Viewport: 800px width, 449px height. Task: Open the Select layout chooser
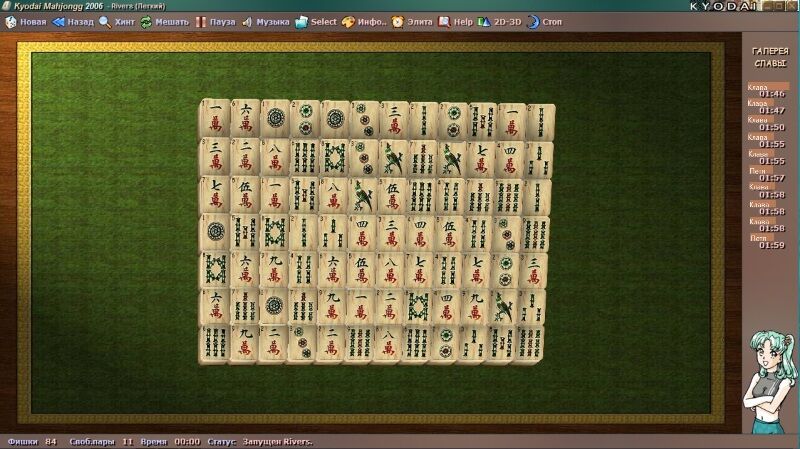(x=316, y=21)
